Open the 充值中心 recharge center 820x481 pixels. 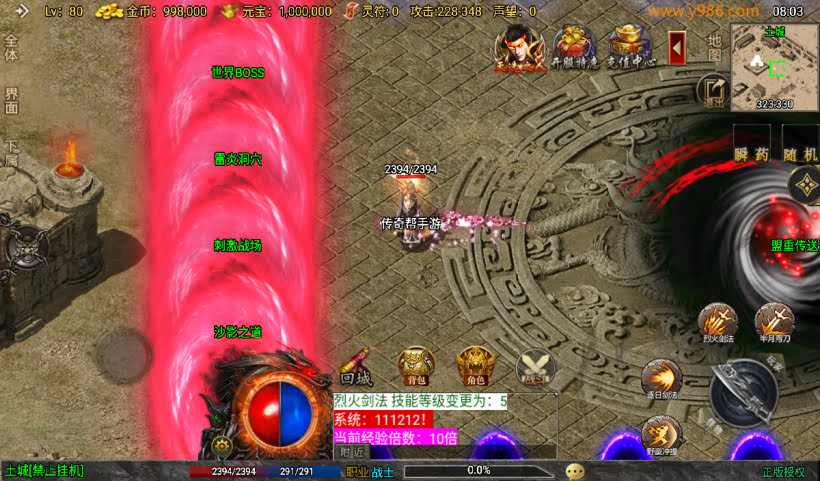(630, 47)
